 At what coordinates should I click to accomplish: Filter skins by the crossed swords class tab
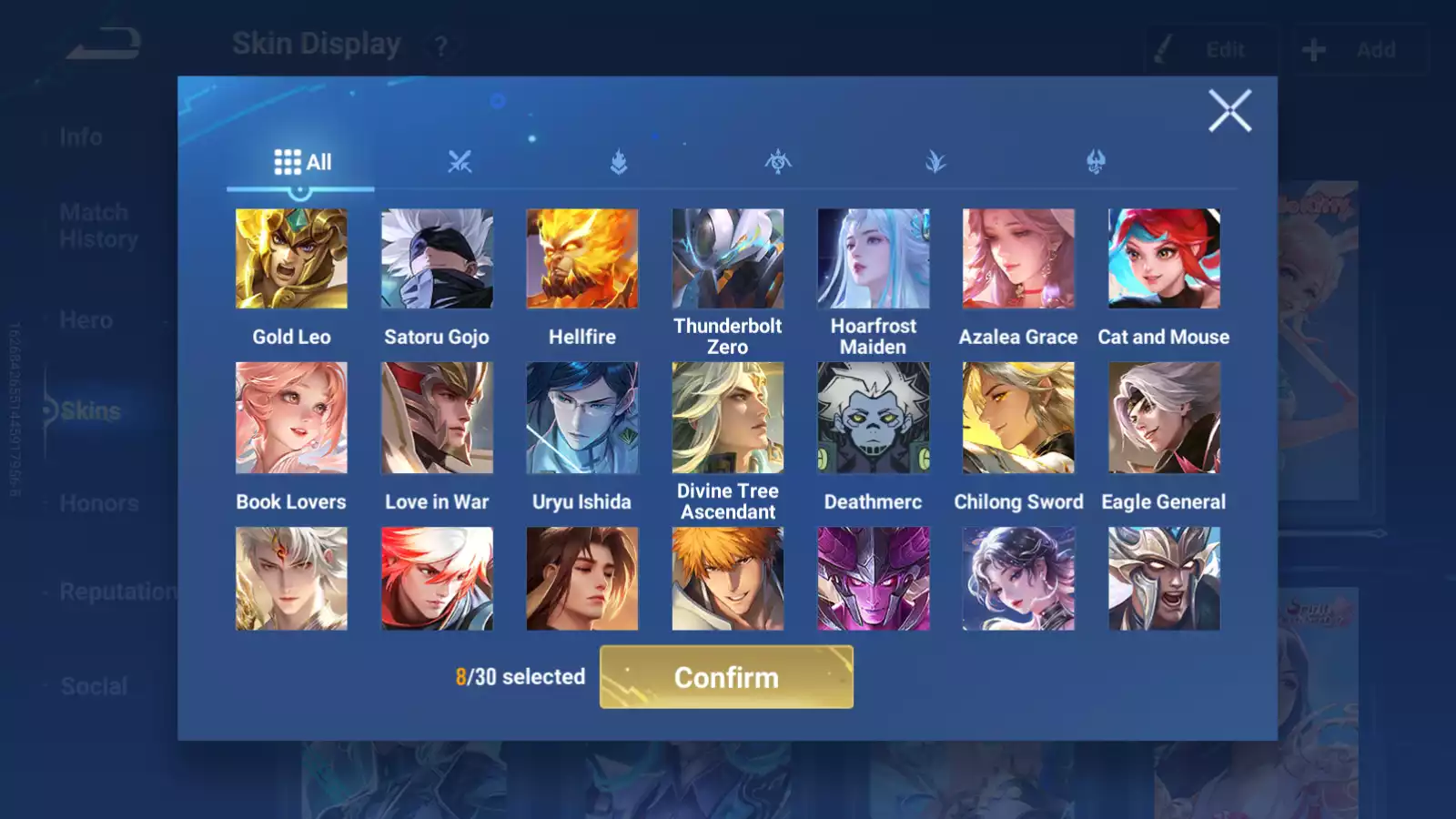click(460, 163)
